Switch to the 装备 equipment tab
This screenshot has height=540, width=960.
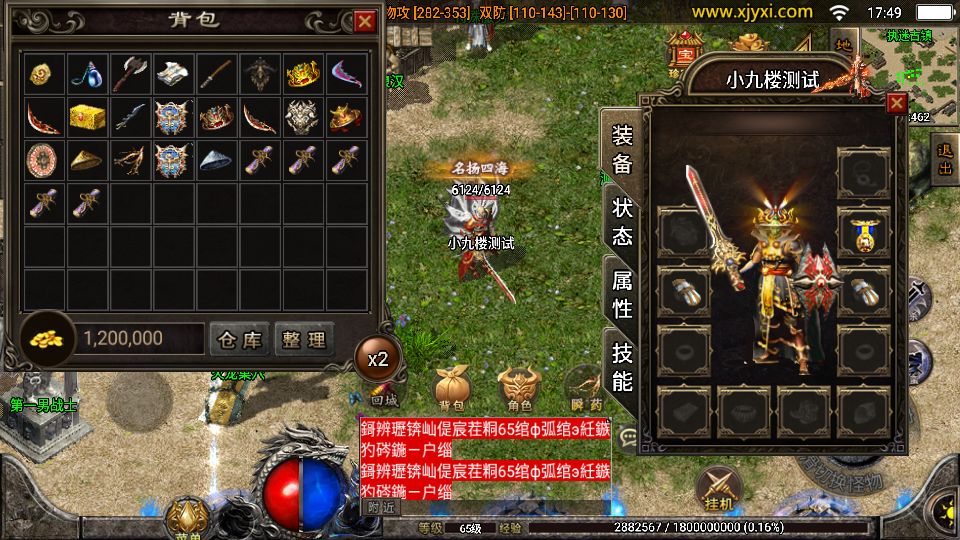622,150
